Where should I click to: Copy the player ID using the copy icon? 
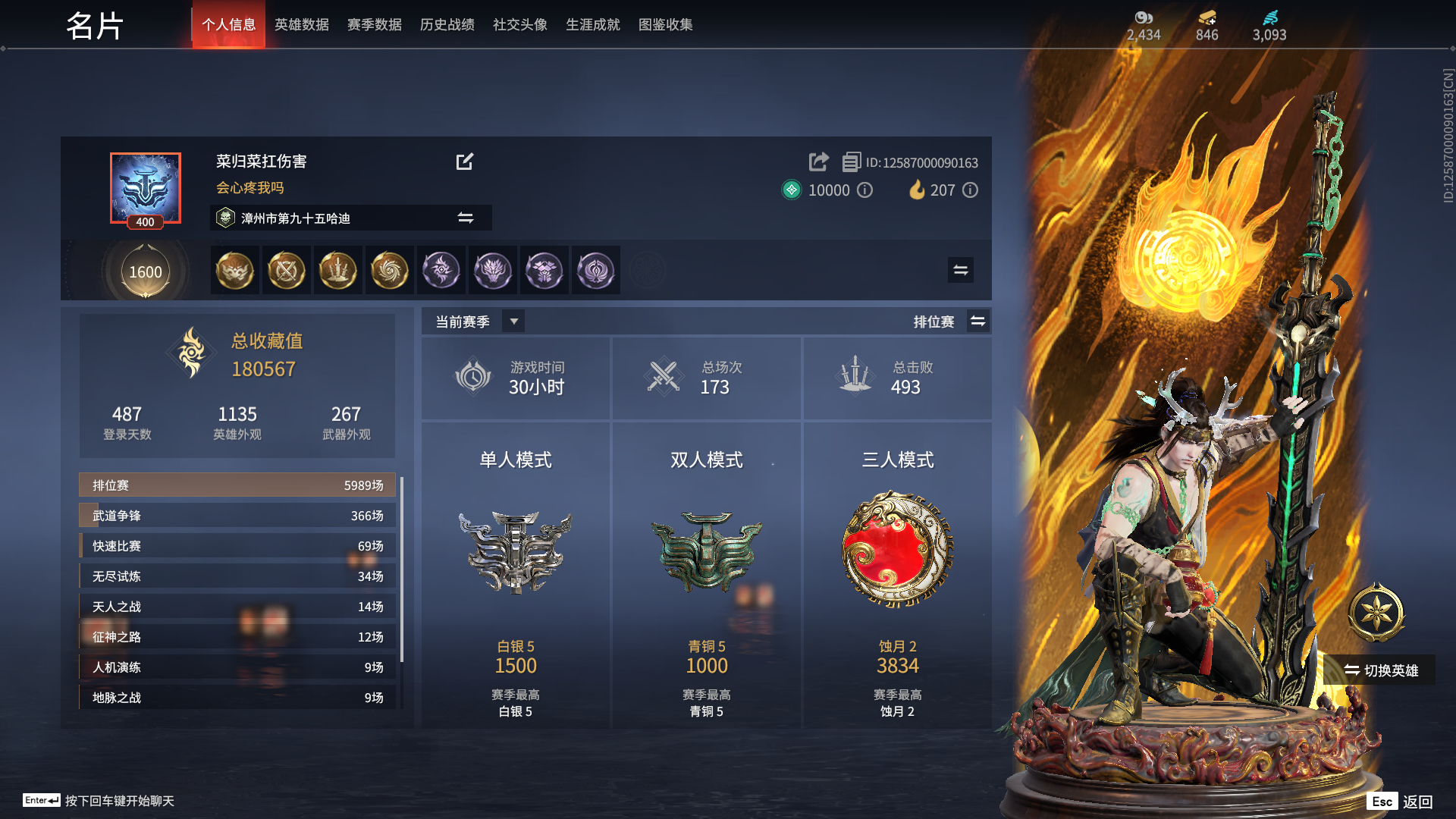(x=851, y=162)
